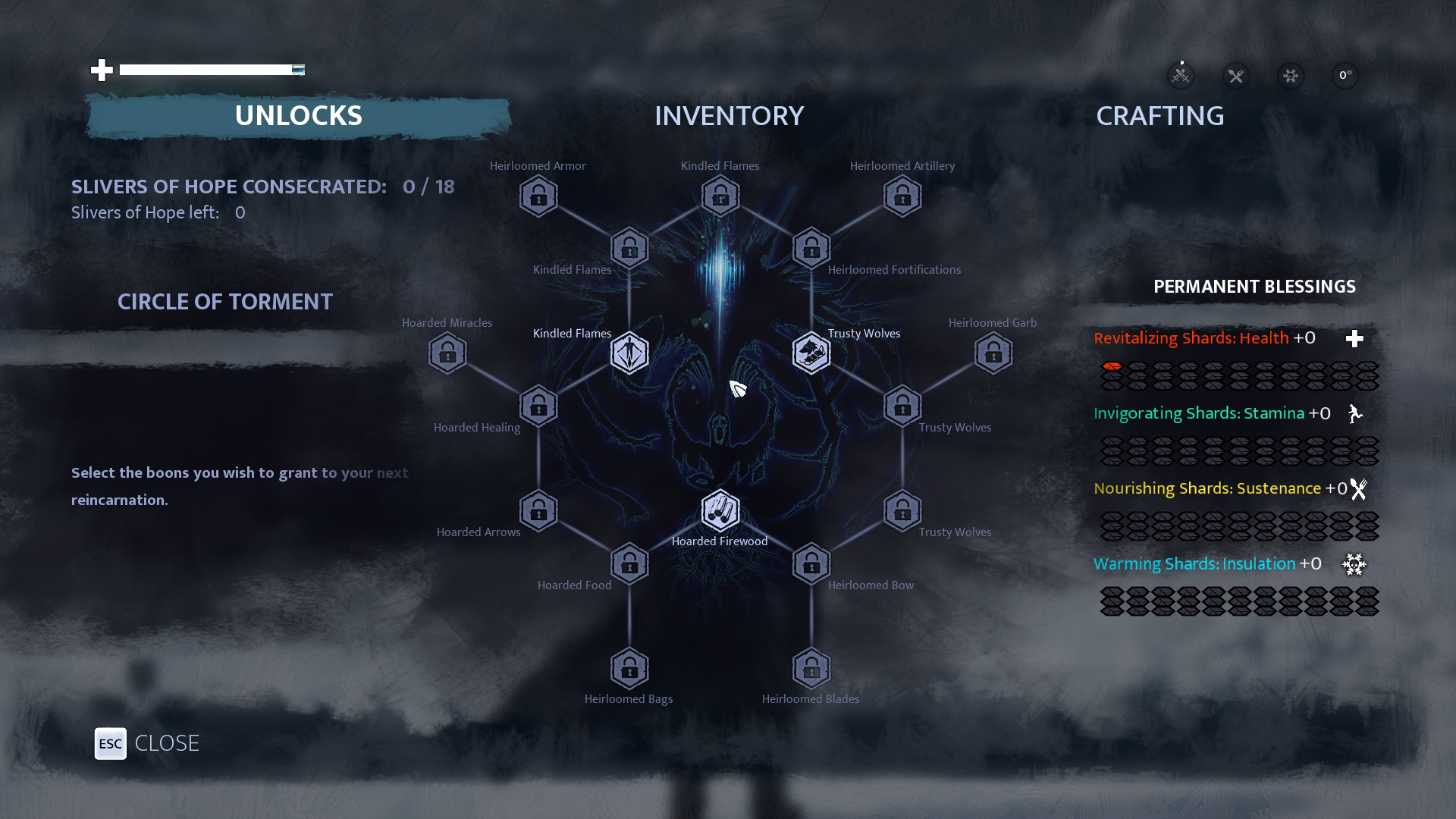Viewport: 1456px width, 819px height.
Task: Toggle the Heirloomed Blades locked node
Action: [811, 668]
